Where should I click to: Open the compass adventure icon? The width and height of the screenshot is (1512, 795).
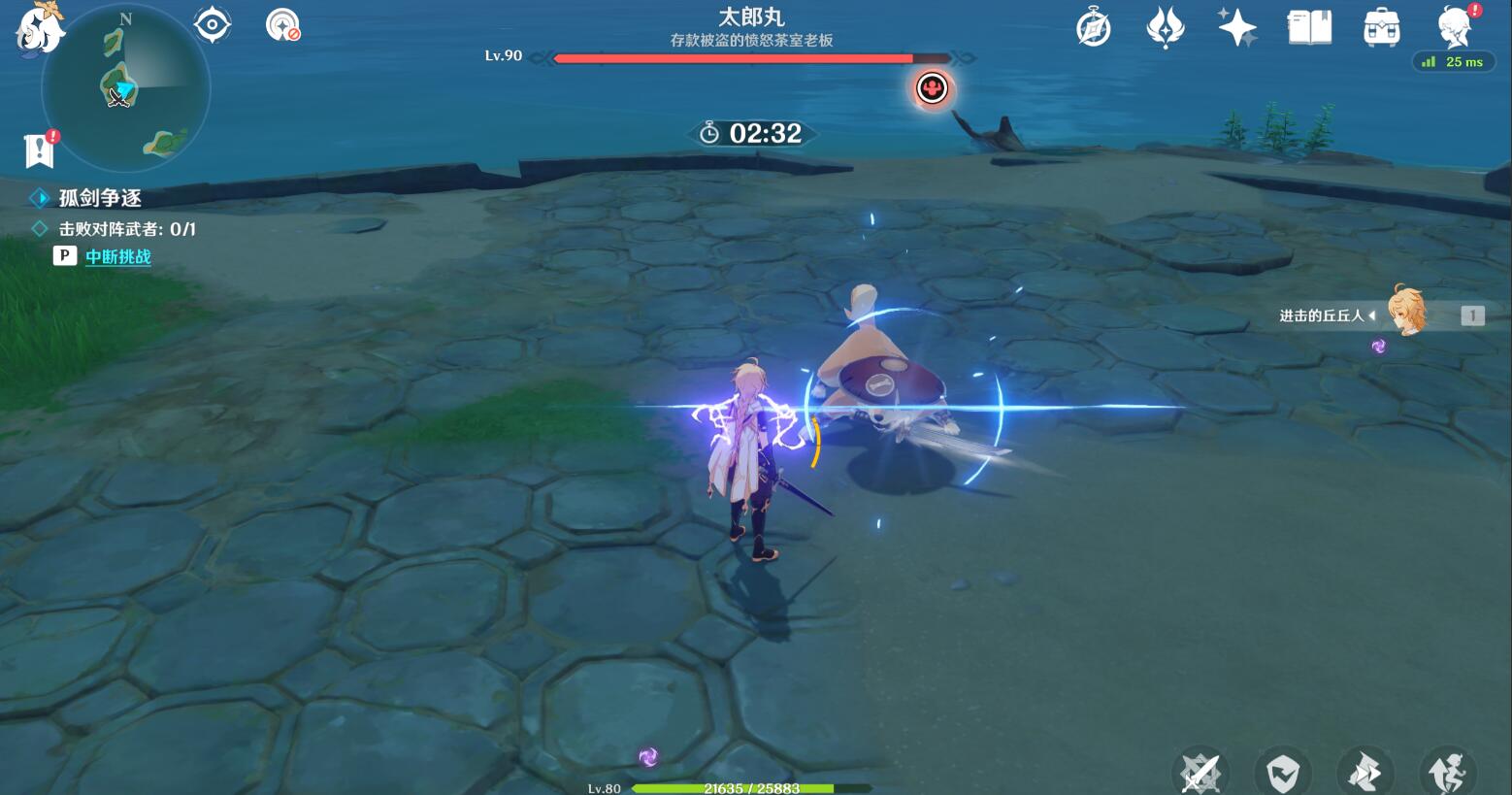[x=1094, y=28]
